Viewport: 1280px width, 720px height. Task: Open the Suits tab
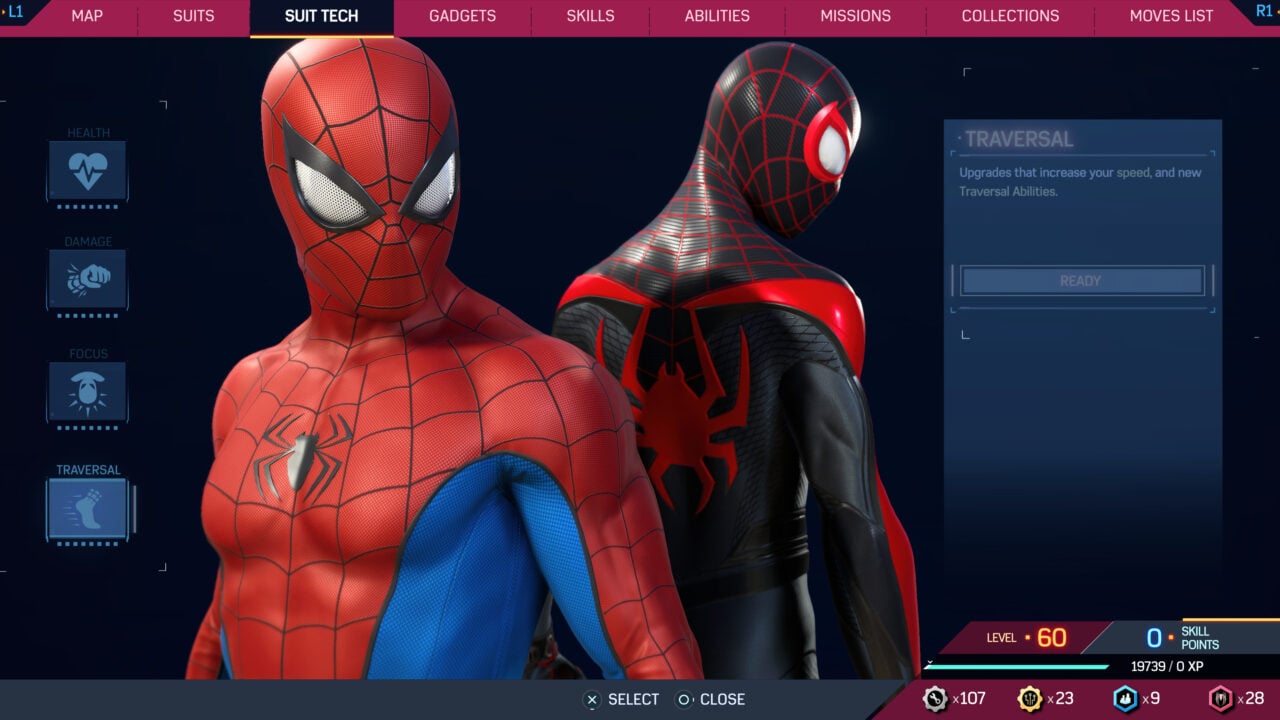(x=194, y=16)
